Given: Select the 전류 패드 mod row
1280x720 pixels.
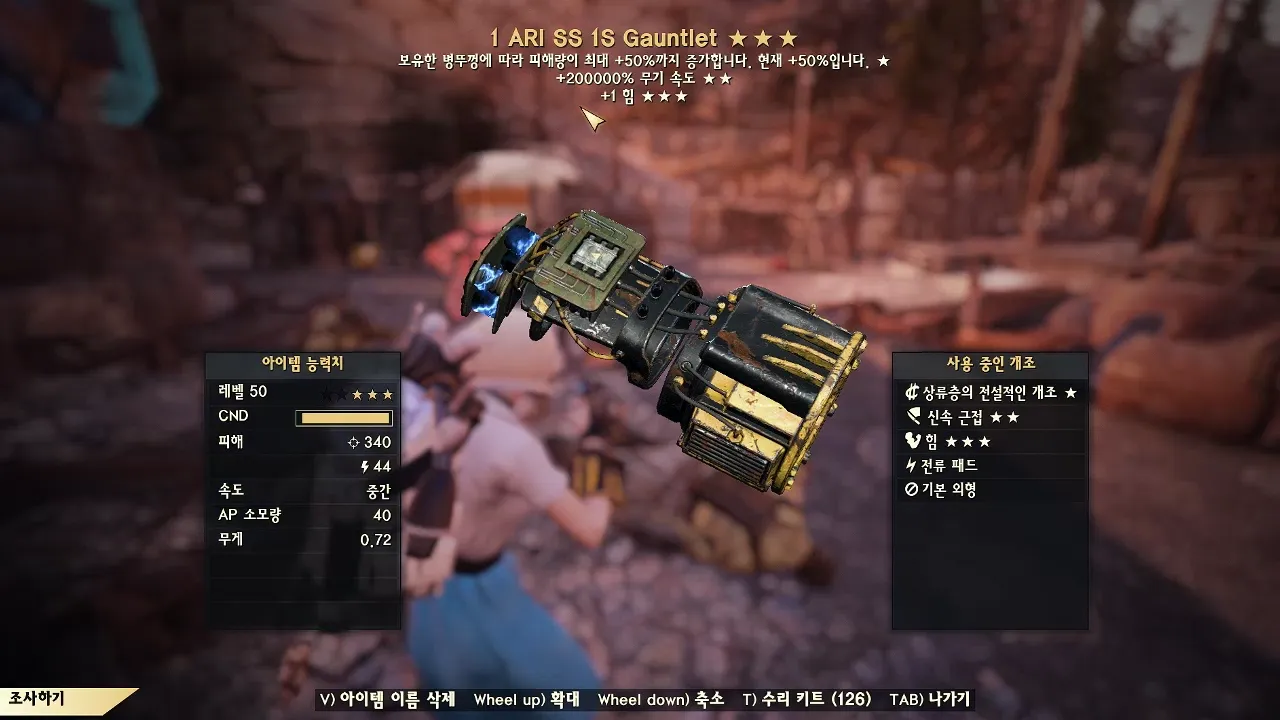Looking at the screenshot, I should [990, 465].
